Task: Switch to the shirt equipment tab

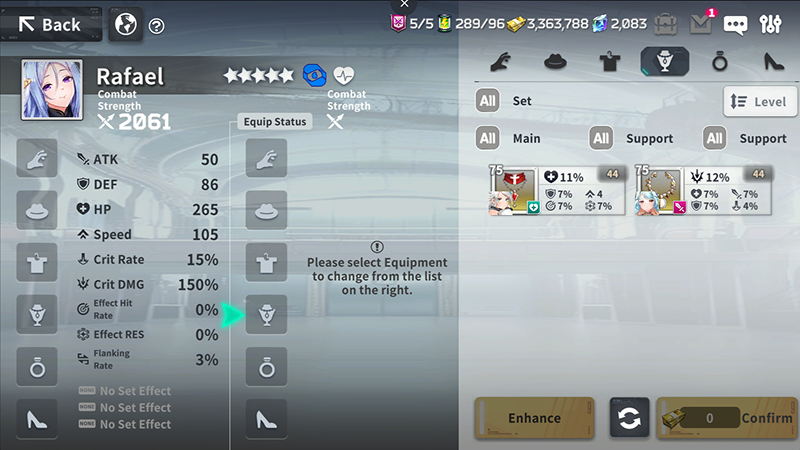Action: click(610, 61)
